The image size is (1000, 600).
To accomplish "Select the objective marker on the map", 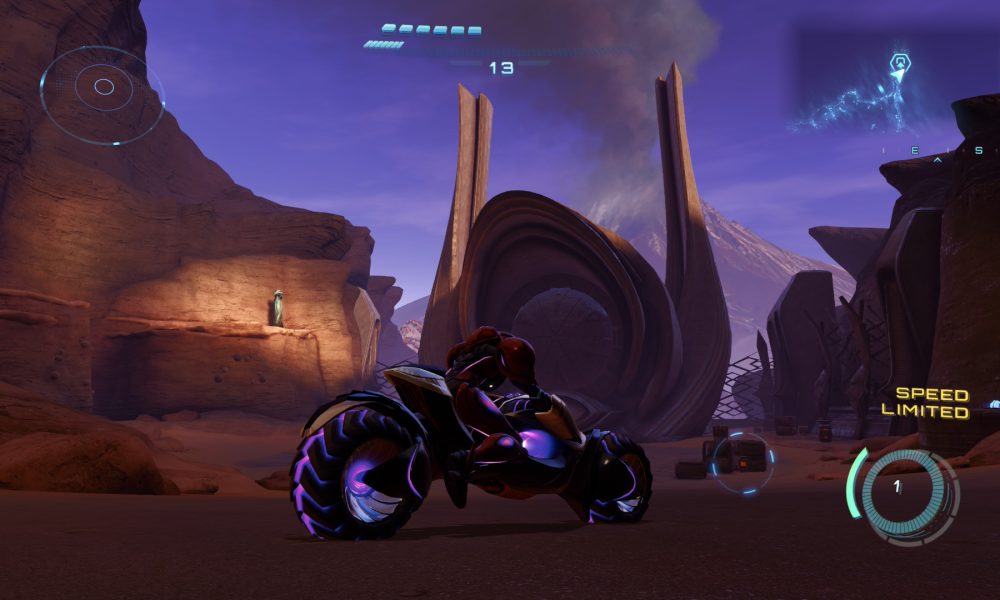I will pyautogui.click(x=899, y=64).
